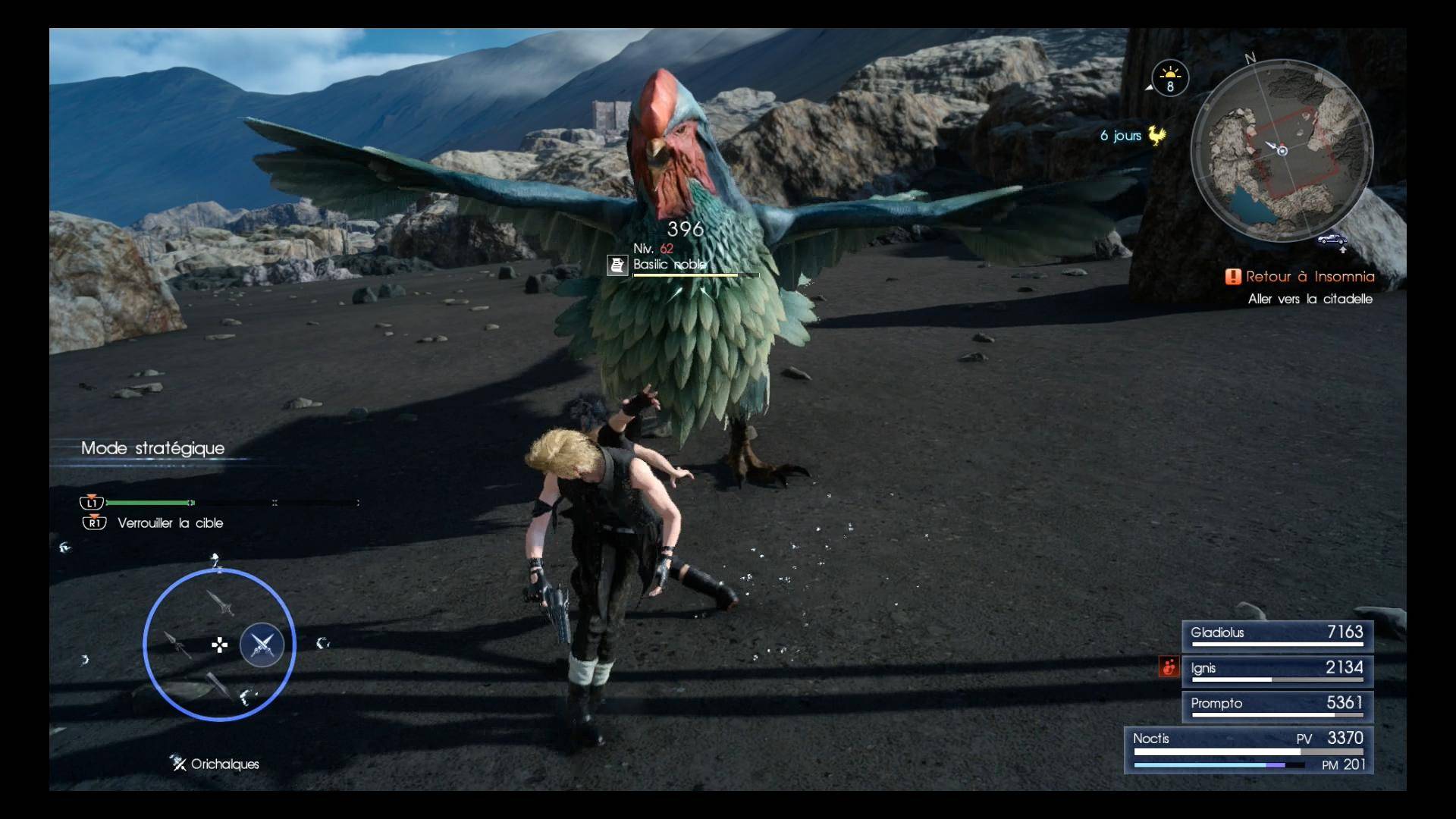The image size is (1456, 819).
Task: Choose Ignis in the party panel
Action: click(x=1277, y=670)
